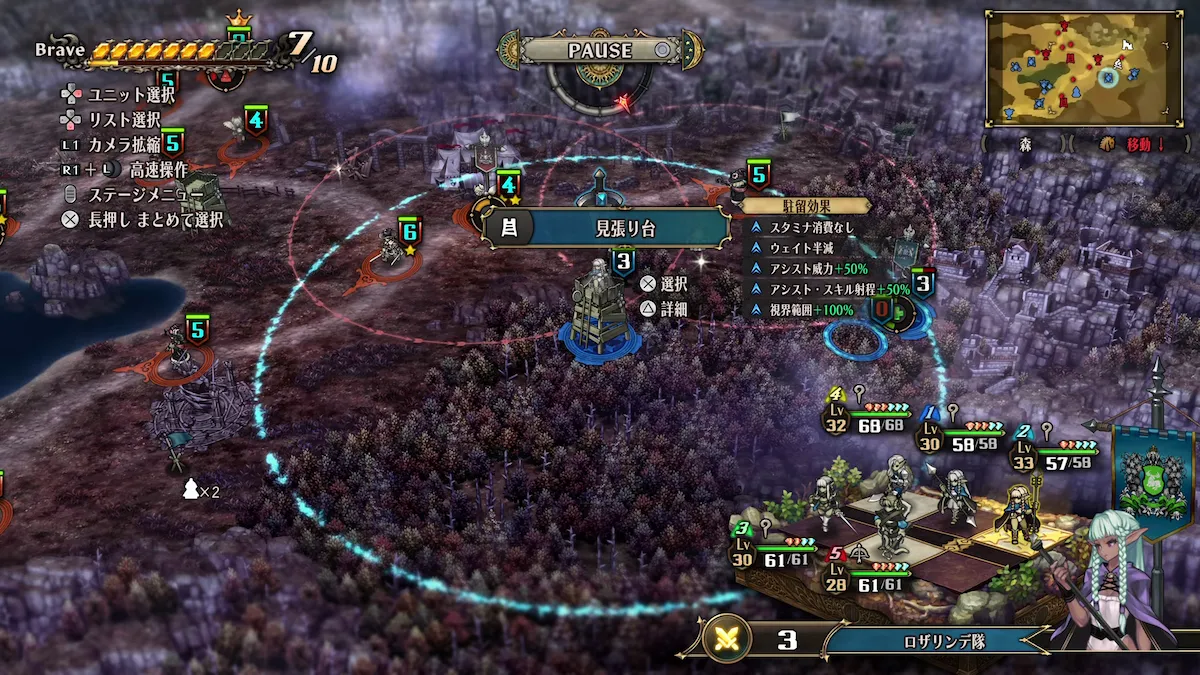This screenshot has height=675, width=1200.
Task: Select the 見張り台 watchtower label
Action: tap(606, 228)
